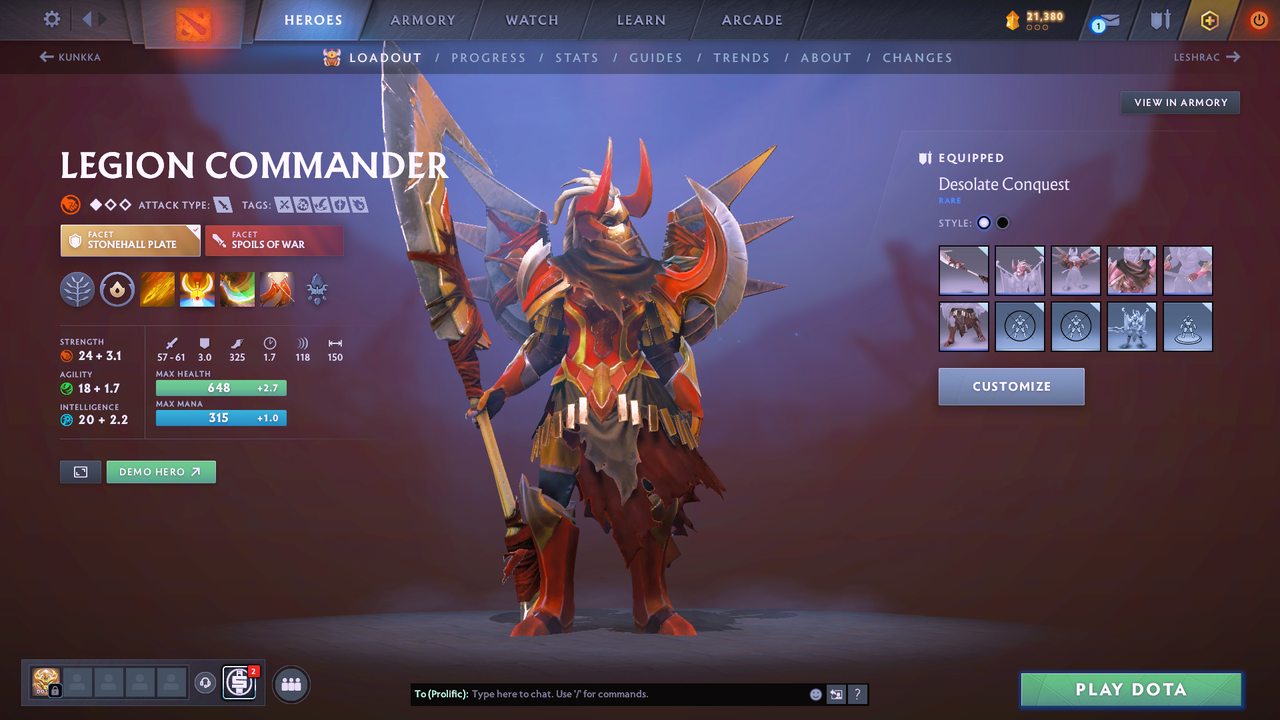Select the blue style option
1280x720 pixels.
pyautogui.click(x=983, y=222)
